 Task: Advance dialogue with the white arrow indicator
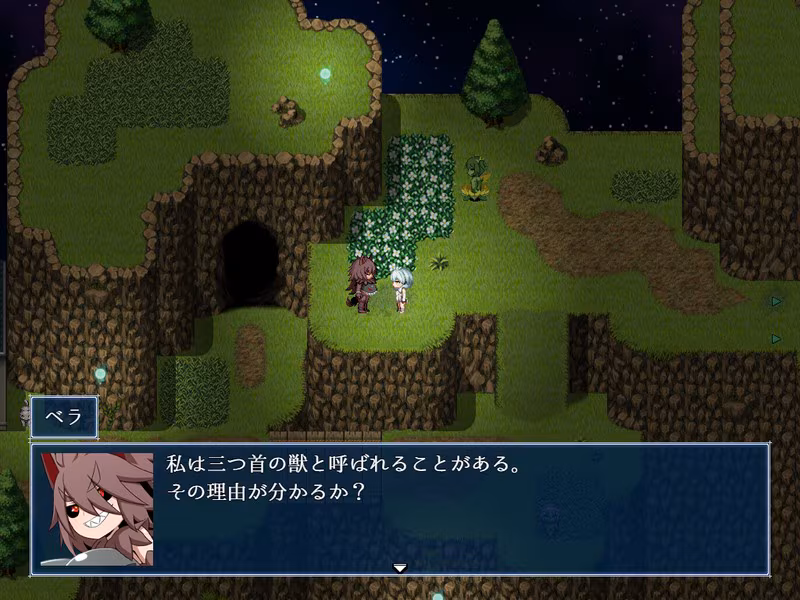[x=400, y=568]
